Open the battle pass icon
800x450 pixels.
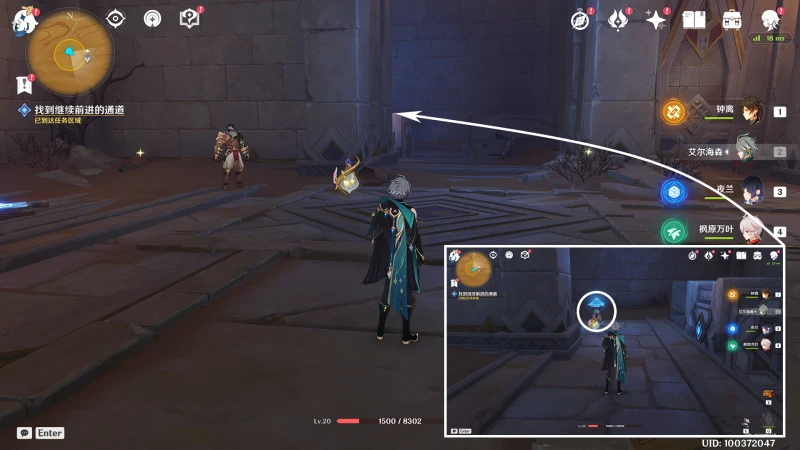(x=618, y=19)
